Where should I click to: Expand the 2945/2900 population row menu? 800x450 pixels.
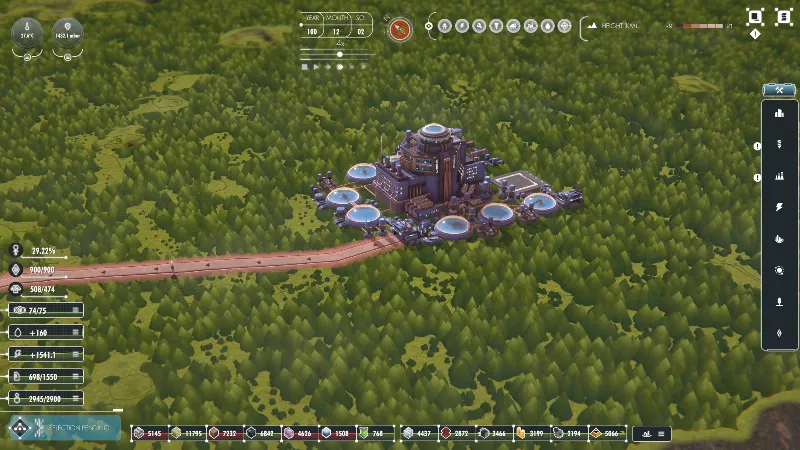coord(76,398)
